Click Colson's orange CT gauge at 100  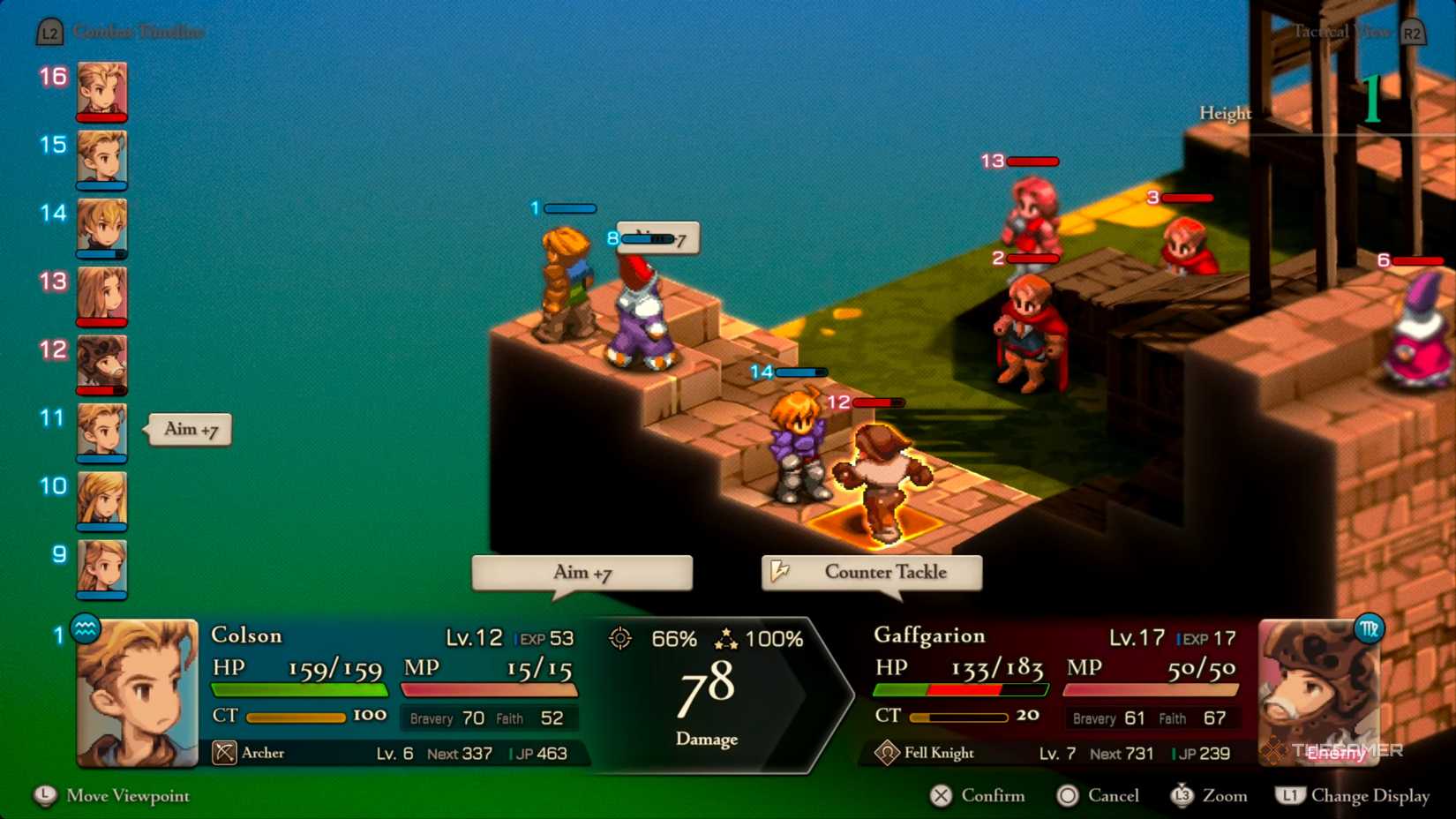pyautogui.click(x=296, y=718)
